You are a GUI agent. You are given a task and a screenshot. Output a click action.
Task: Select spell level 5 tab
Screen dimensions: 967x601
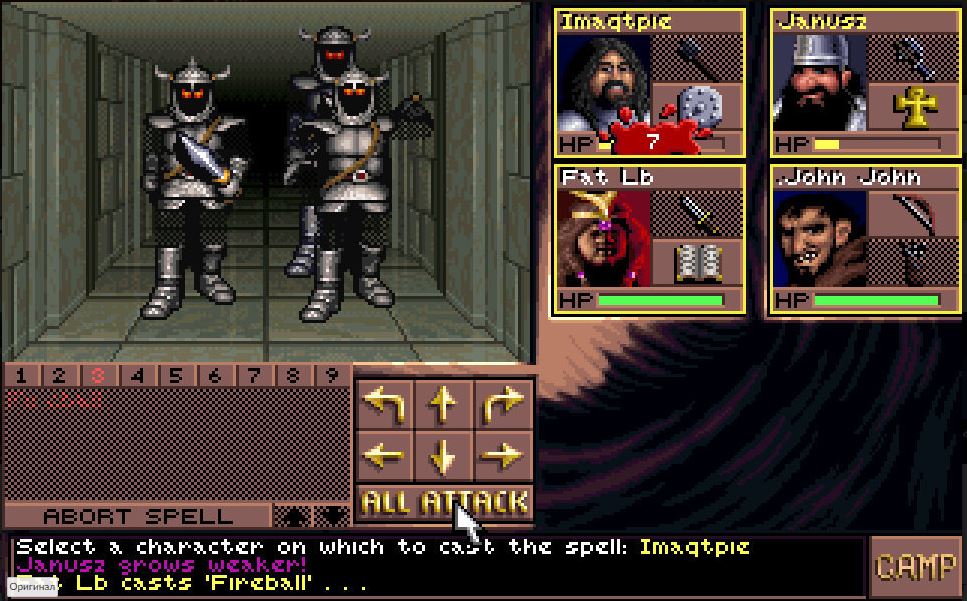(176, 376)
